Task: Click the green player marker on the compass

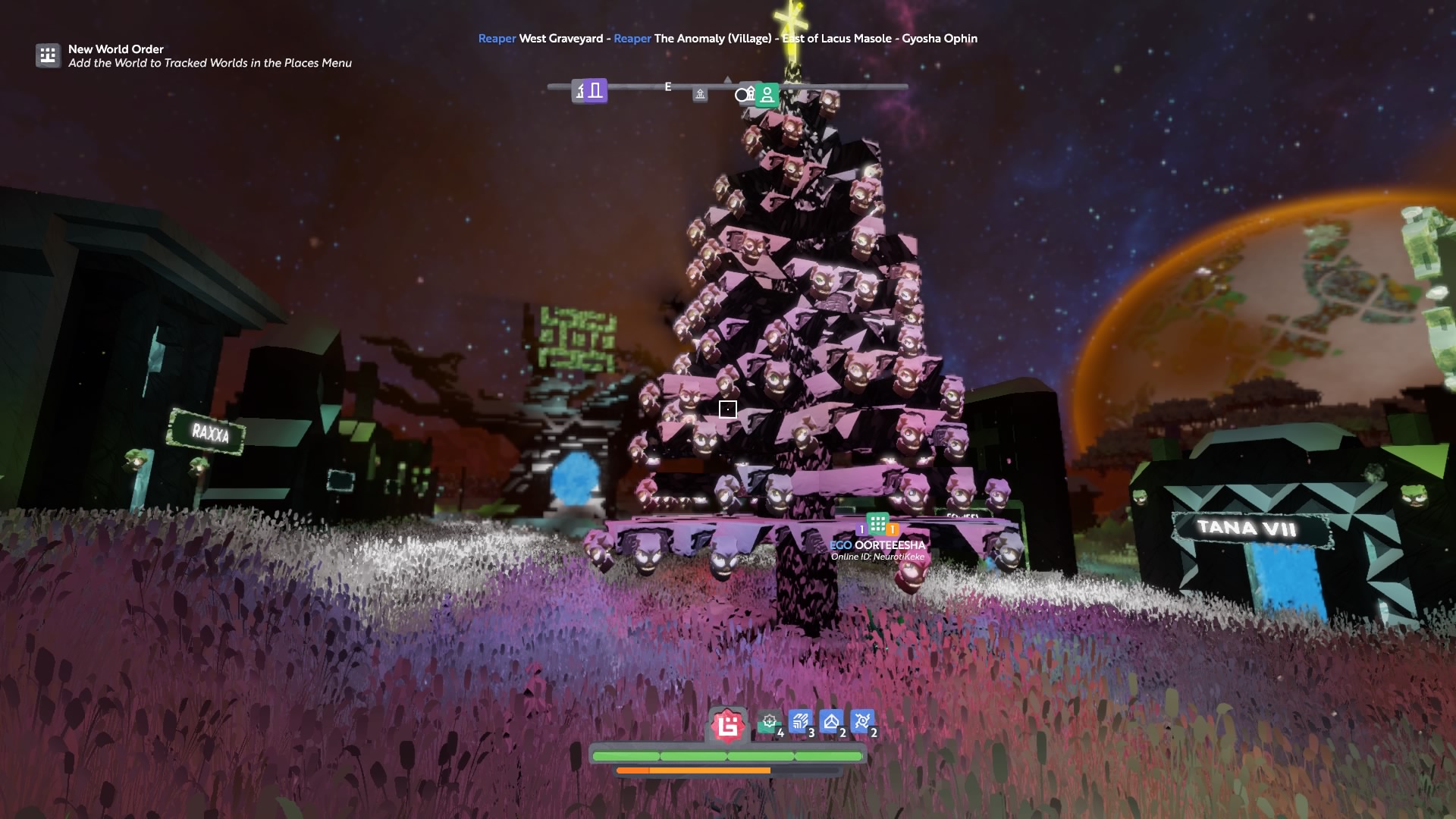Action: 767,95
